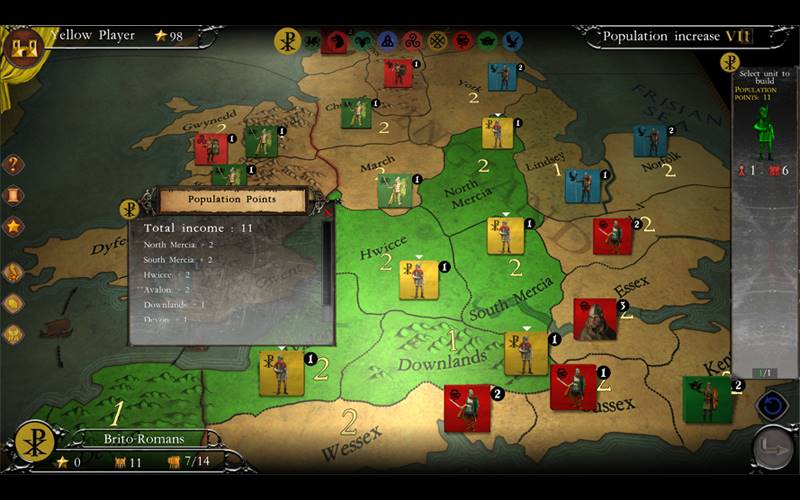Select the green ram's head faction icon
800x500 pixels.
360,41
